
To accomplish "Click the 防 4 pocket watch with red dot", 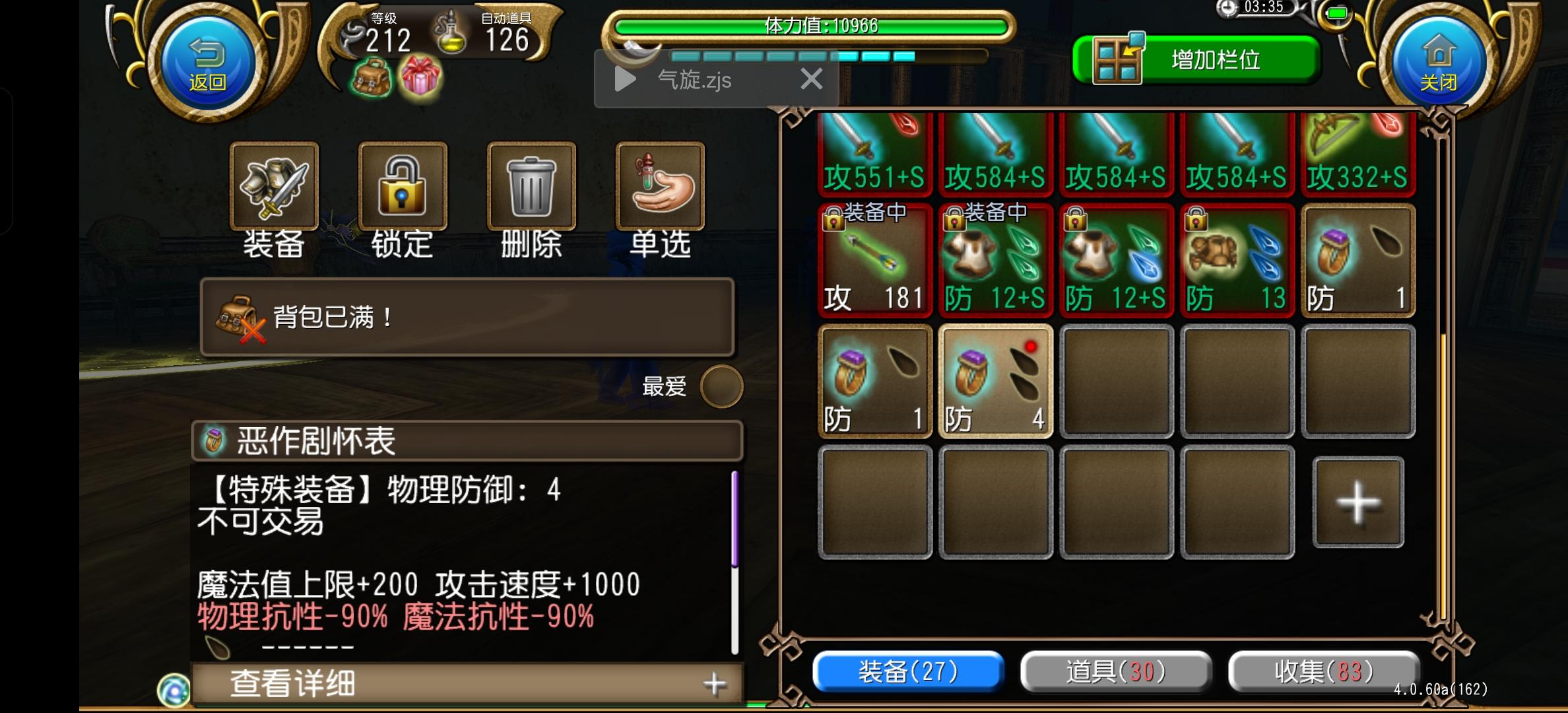I will pos(995,382).
